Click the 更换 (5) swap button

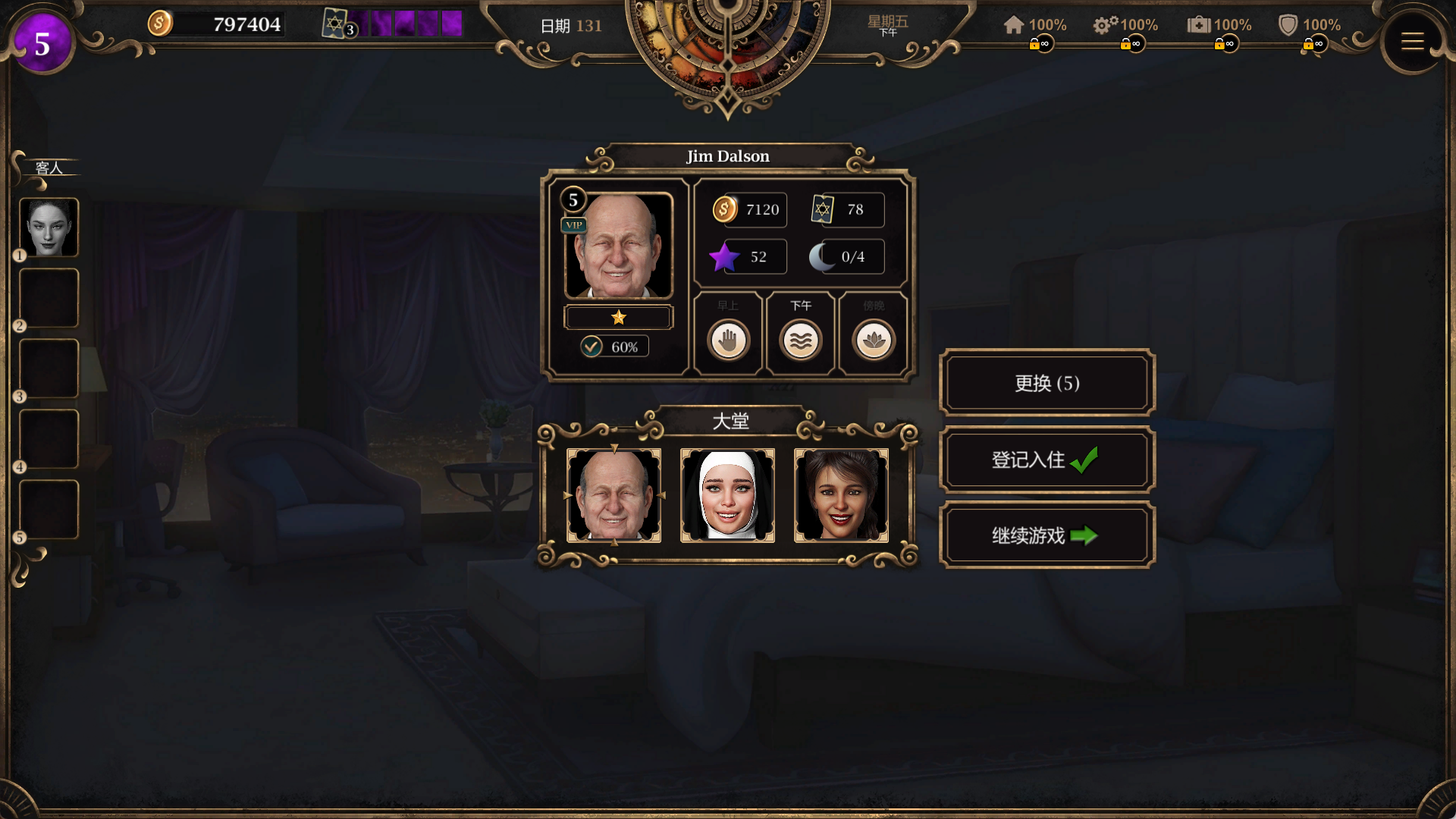click(1046, 383)
